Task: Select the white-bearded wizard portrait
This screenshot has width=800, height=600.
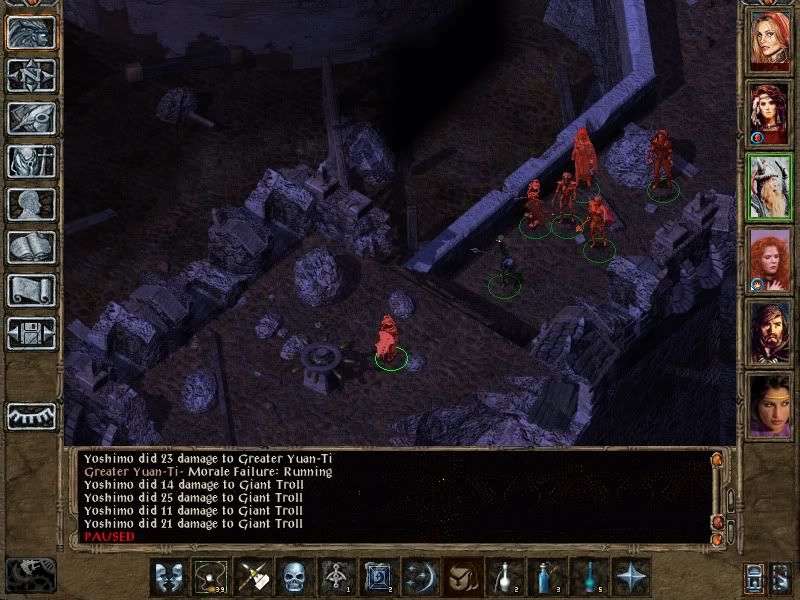Action: click(770, 186)
